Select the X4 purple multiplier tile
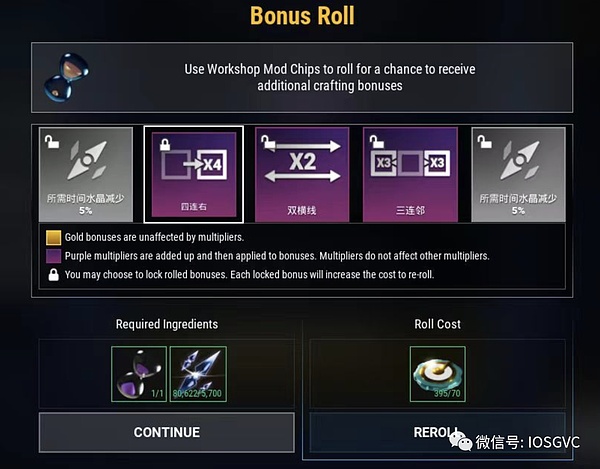Screen dimensions: 600x469 tap(193, 174)
